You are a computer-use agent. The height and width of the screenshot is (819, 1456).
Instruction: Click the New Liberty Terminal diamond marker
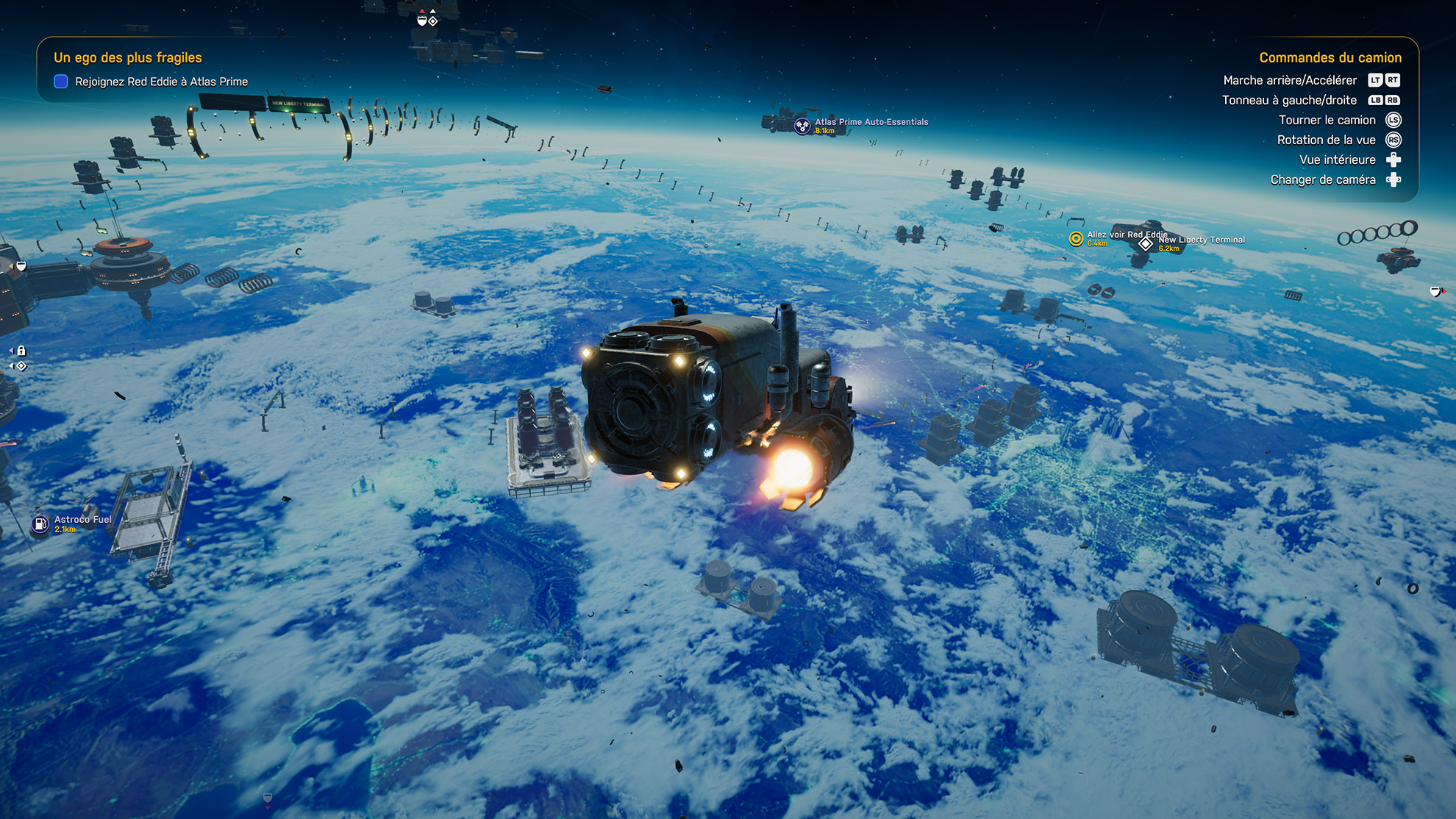pyautogui.click(x=1146, y=244)
